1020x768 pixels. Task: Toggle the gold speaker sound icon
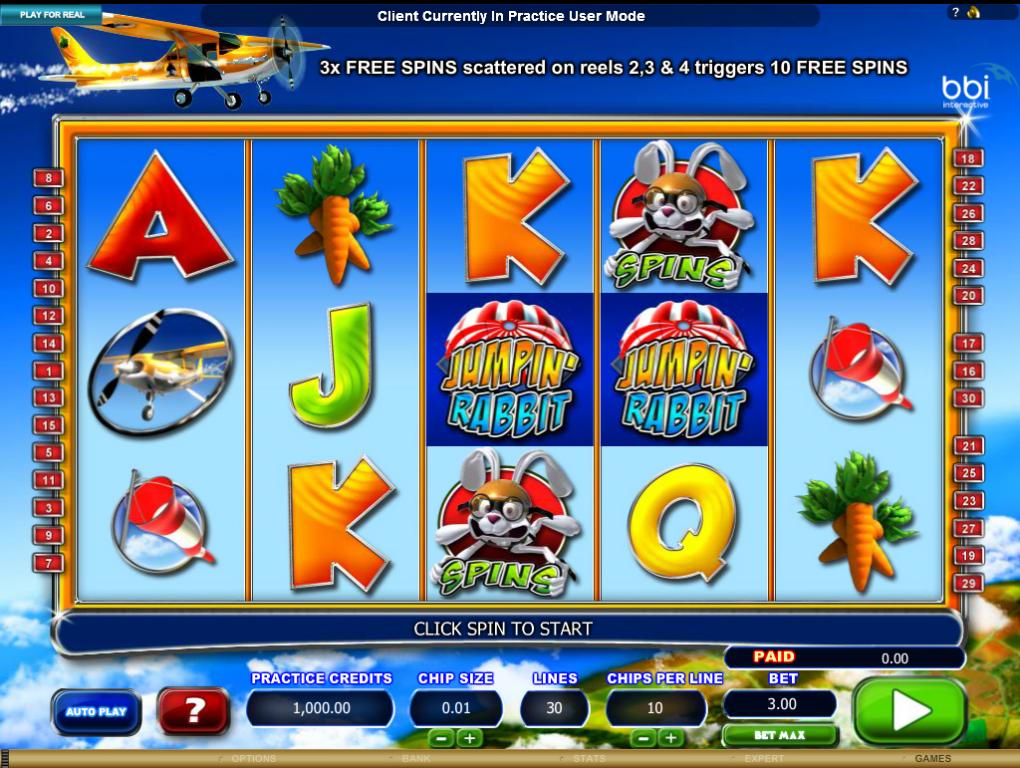973,13
